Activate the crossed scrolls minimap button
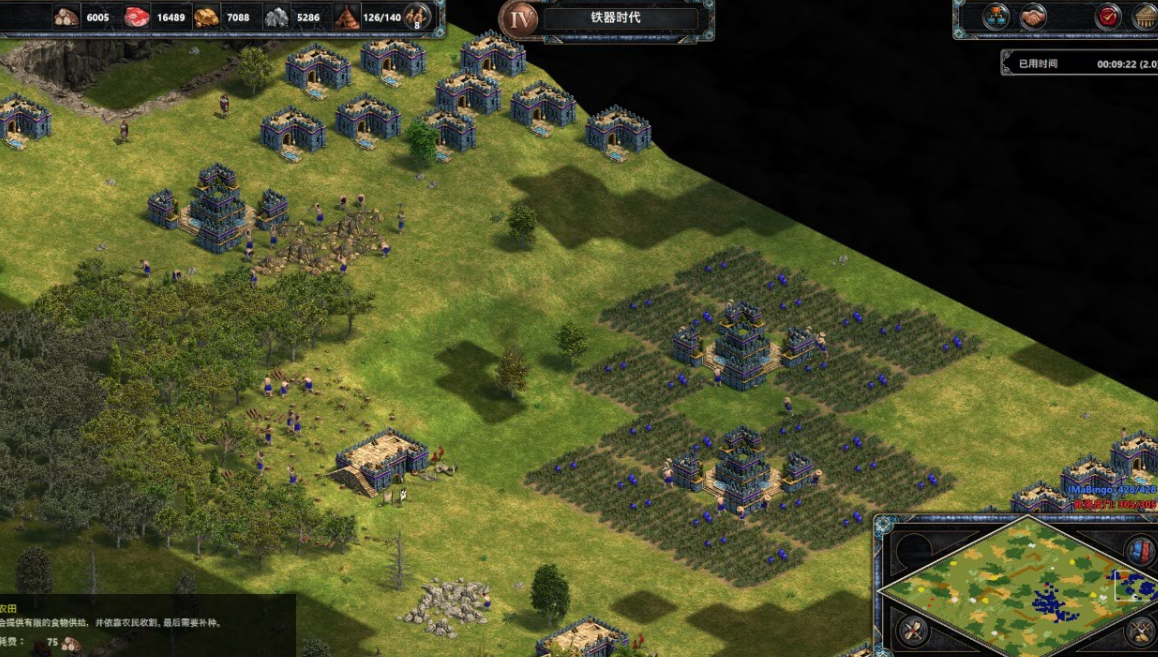 [913, 632]
